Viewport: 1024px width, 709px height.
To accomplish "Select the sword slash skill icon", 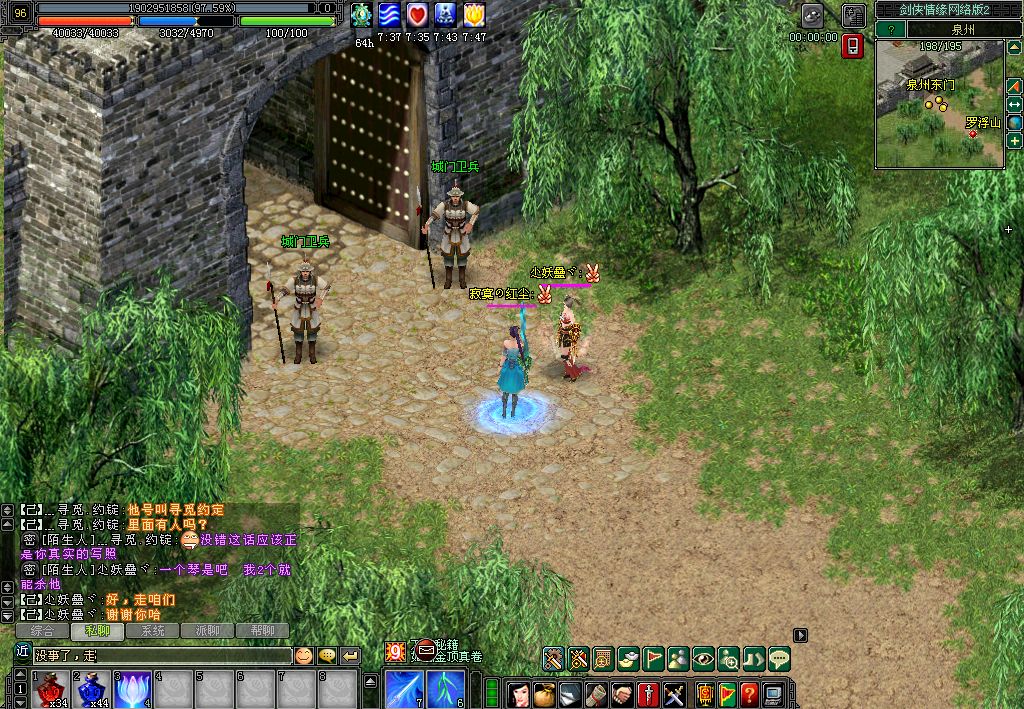I will pos(405,689).
